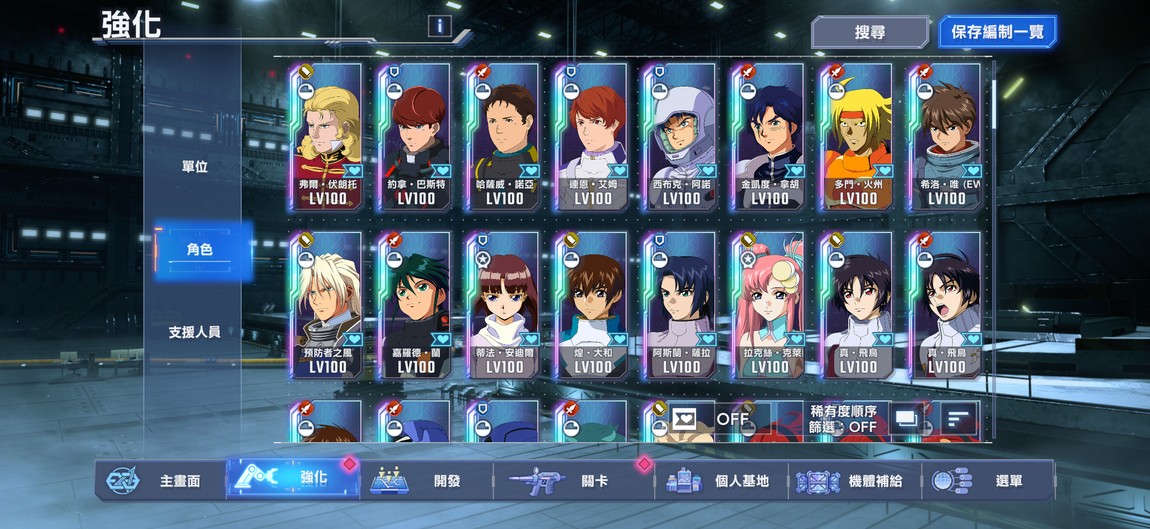Open the 搜尋 search button
The width and height of the screenshot is (1150, 529).
point(870,32)
